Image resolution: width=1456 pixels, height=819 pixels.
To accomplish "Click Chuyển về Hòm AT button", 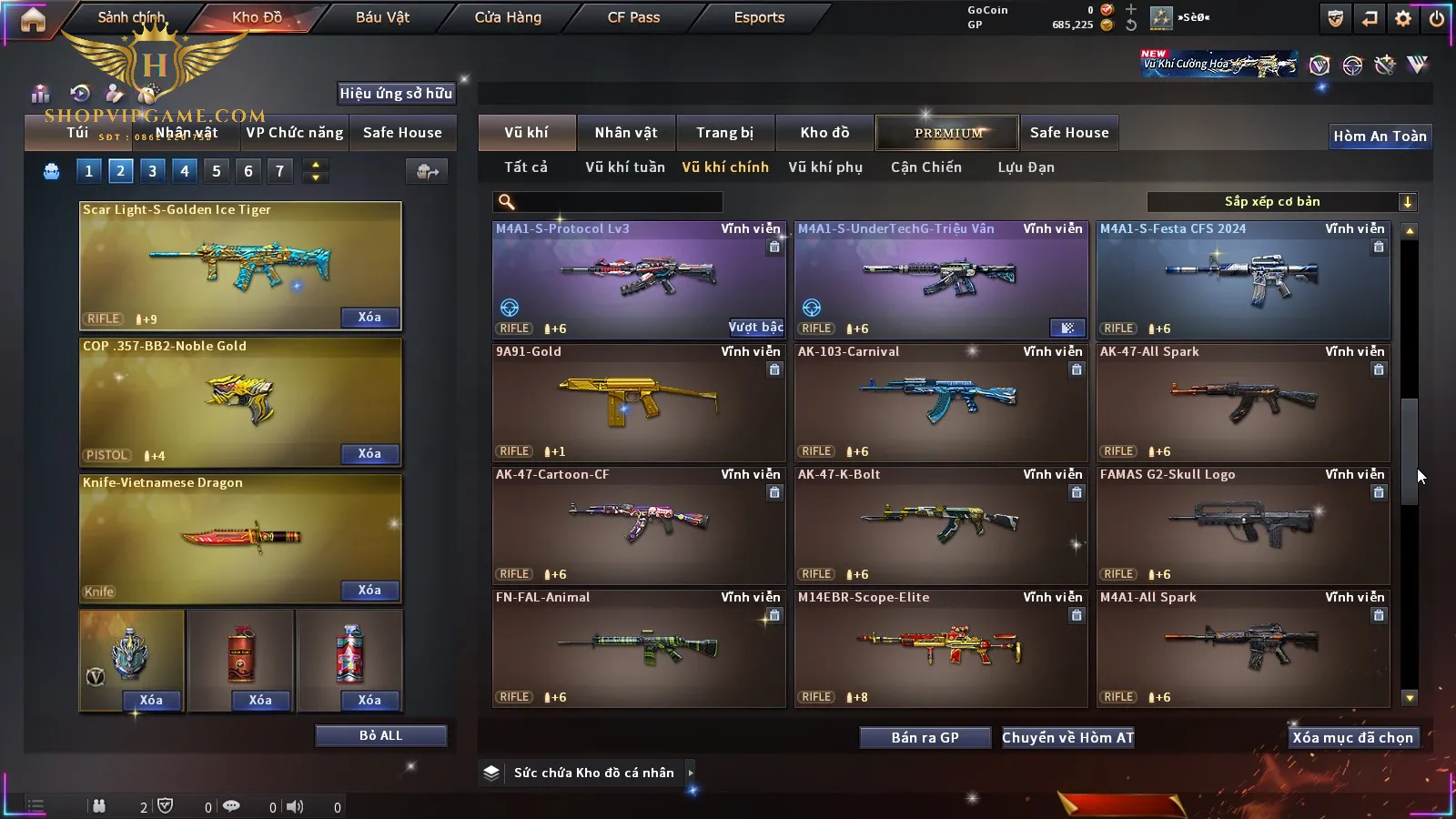I will click(1068, 738).
